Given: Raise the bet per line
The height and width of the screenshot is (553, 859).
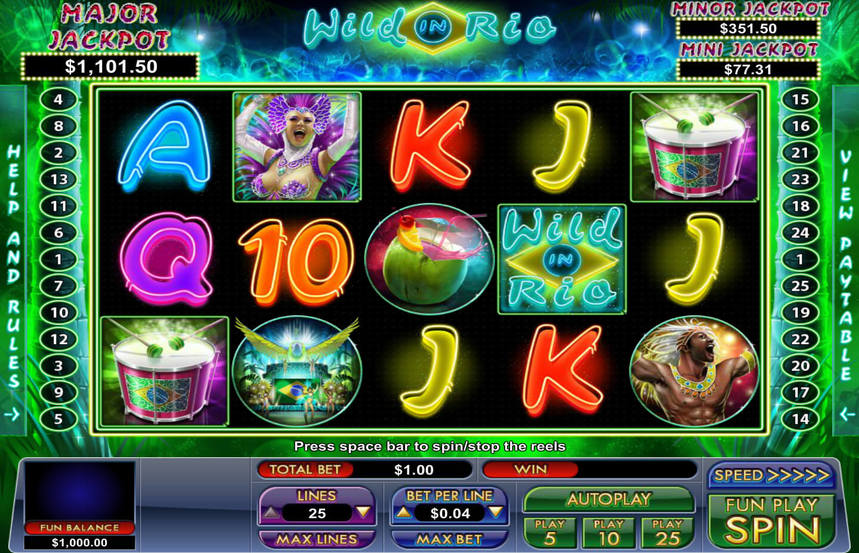Looking at the screenshot, I should (x=401, y=513).
